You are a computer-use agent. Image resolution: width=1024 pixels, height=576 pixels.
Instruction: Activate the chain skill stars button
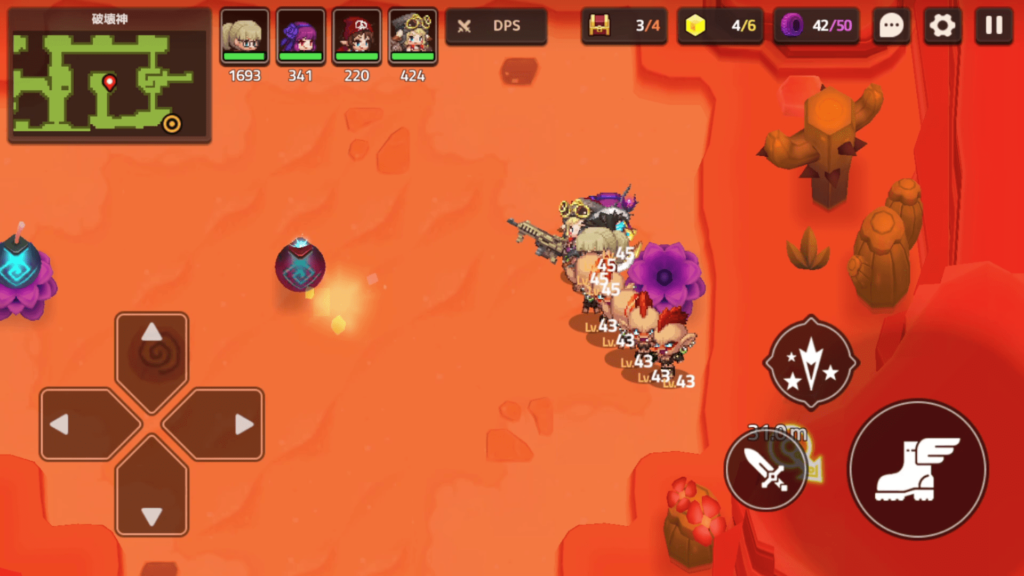[x=810, y=362]
